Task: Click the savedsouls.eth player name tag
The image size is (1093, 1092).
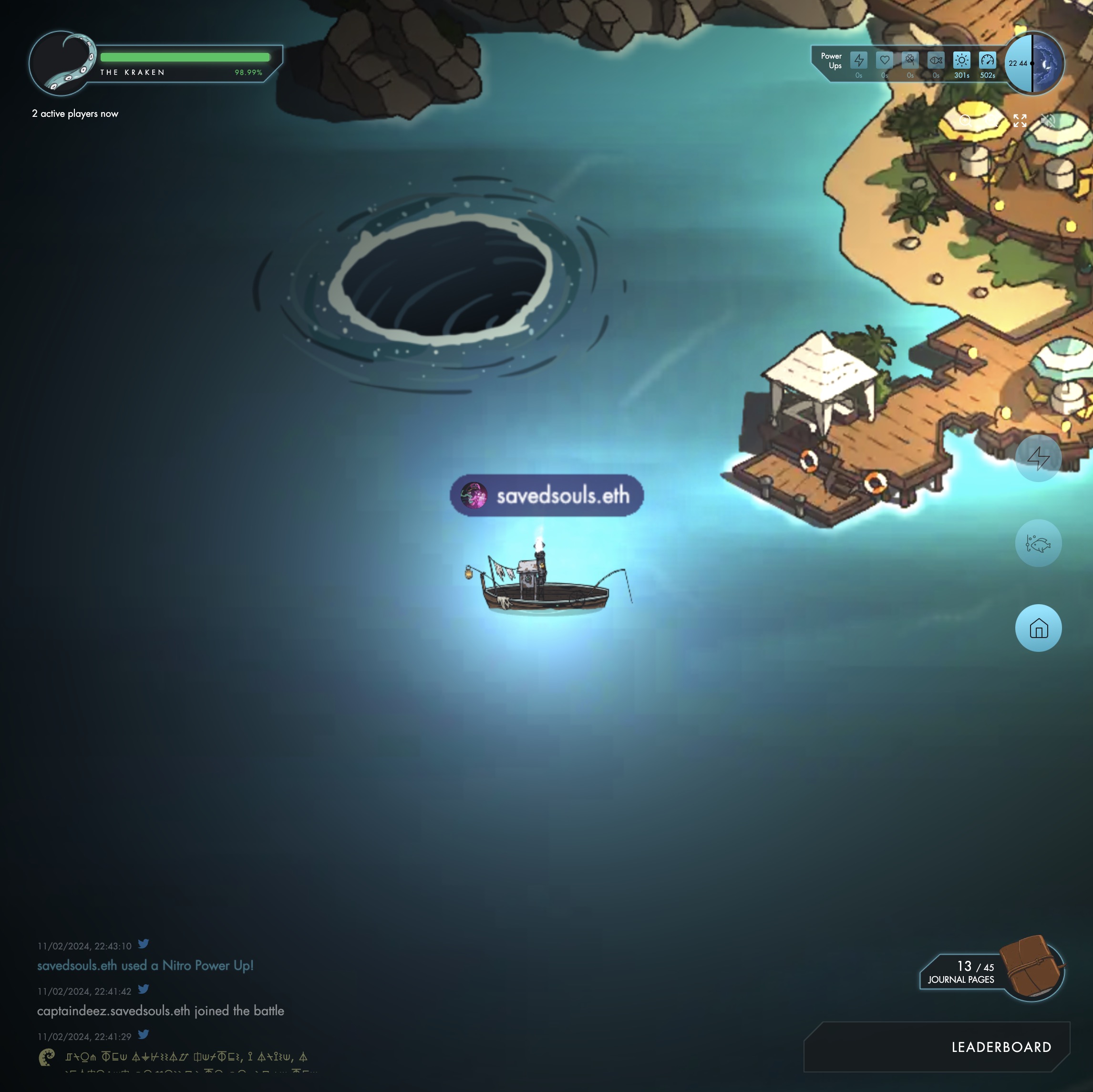Action: (547, 495)
